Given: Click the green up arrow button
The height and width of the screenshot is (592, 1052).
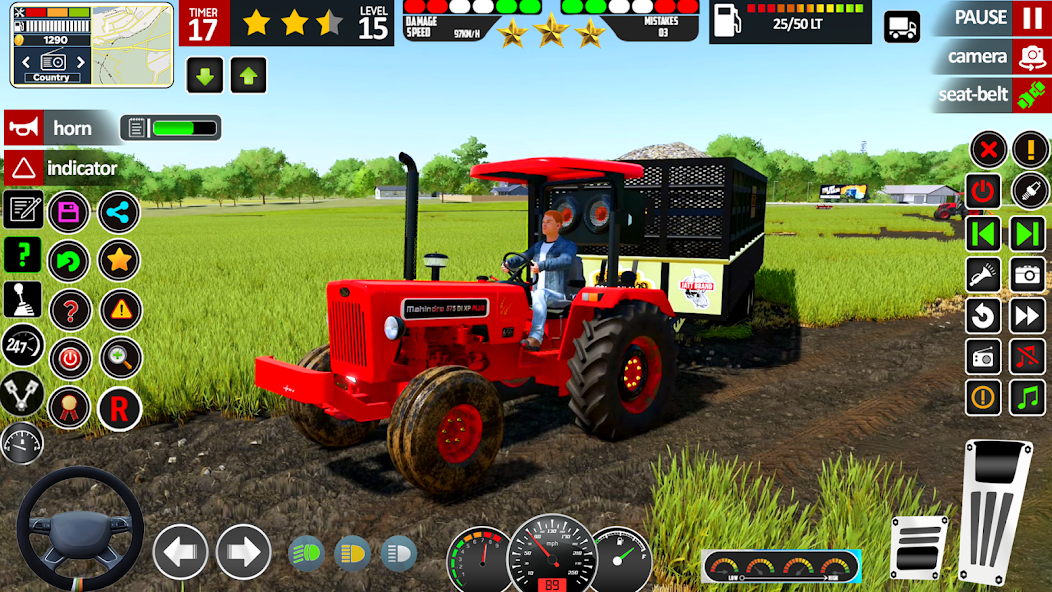Looking at the screenshot, I should point(248,75).
